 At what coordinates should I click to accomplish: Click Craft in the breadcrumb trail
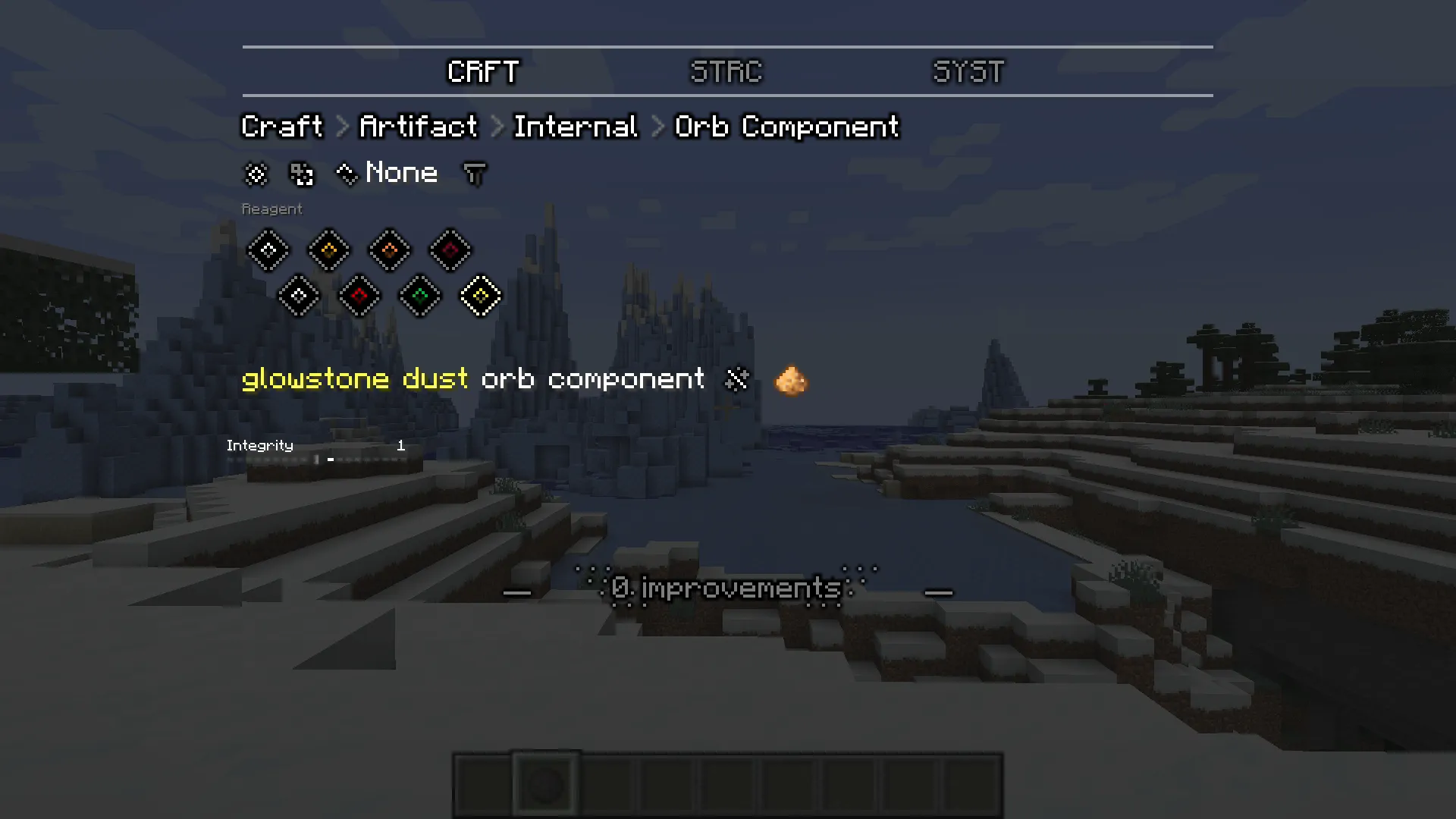281,126
